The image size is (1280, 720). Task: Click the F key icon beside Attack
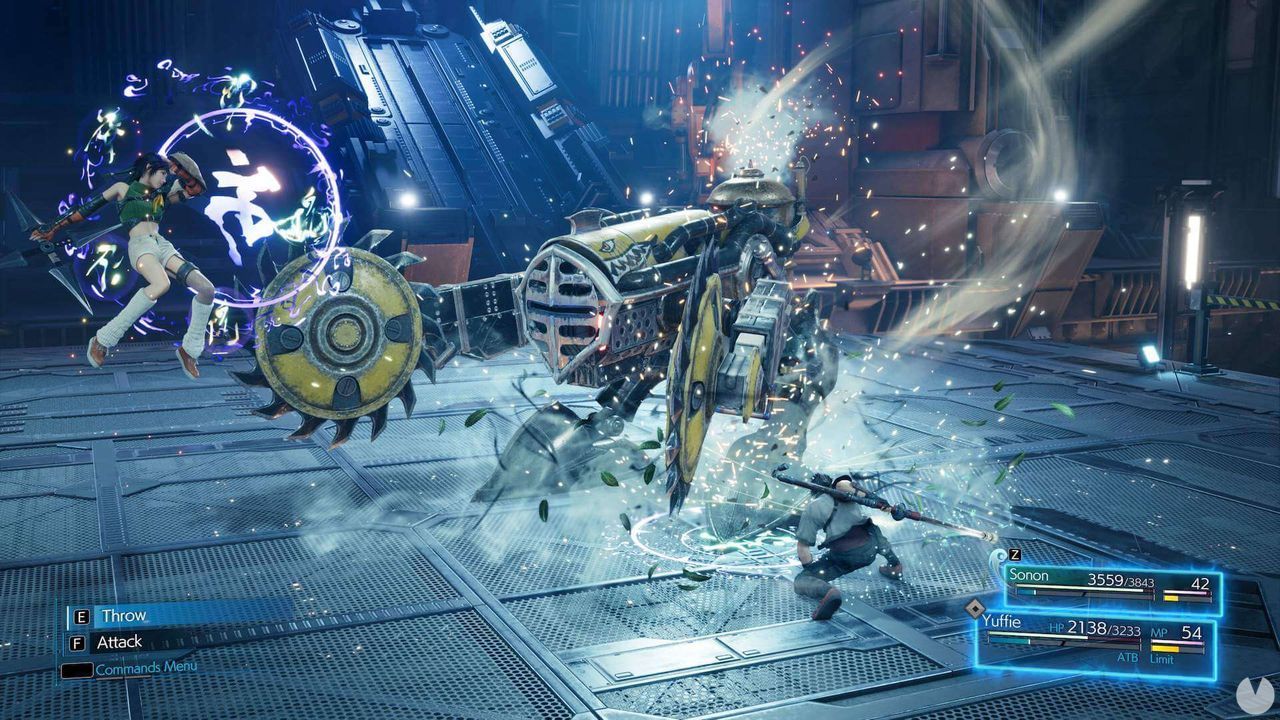click(x=77, y=641)
